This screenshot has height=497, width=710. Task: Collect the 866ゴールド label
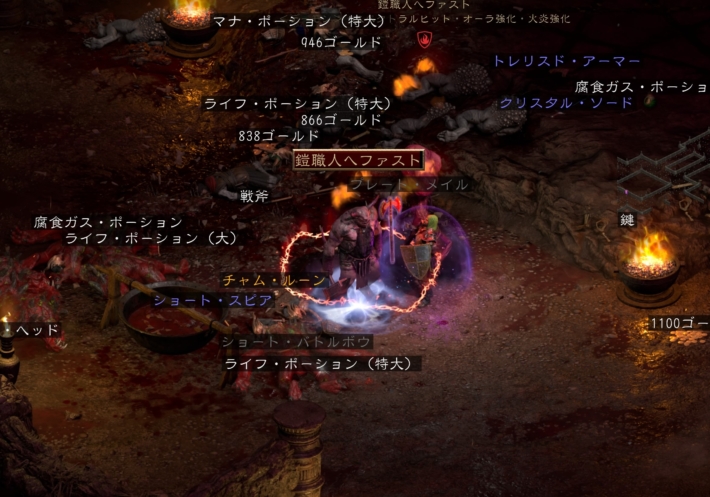click(341, 119)
